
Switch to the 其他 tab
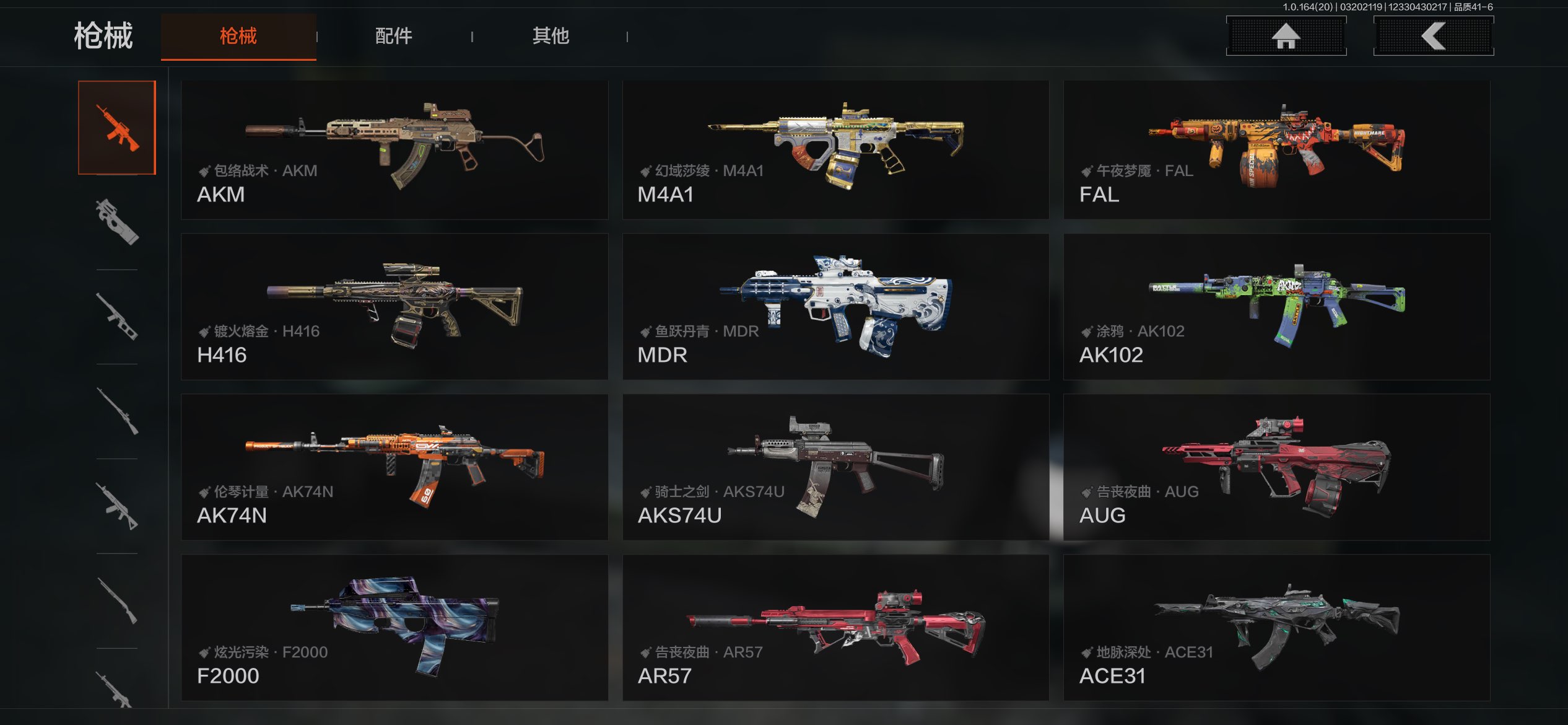point(551,36)
